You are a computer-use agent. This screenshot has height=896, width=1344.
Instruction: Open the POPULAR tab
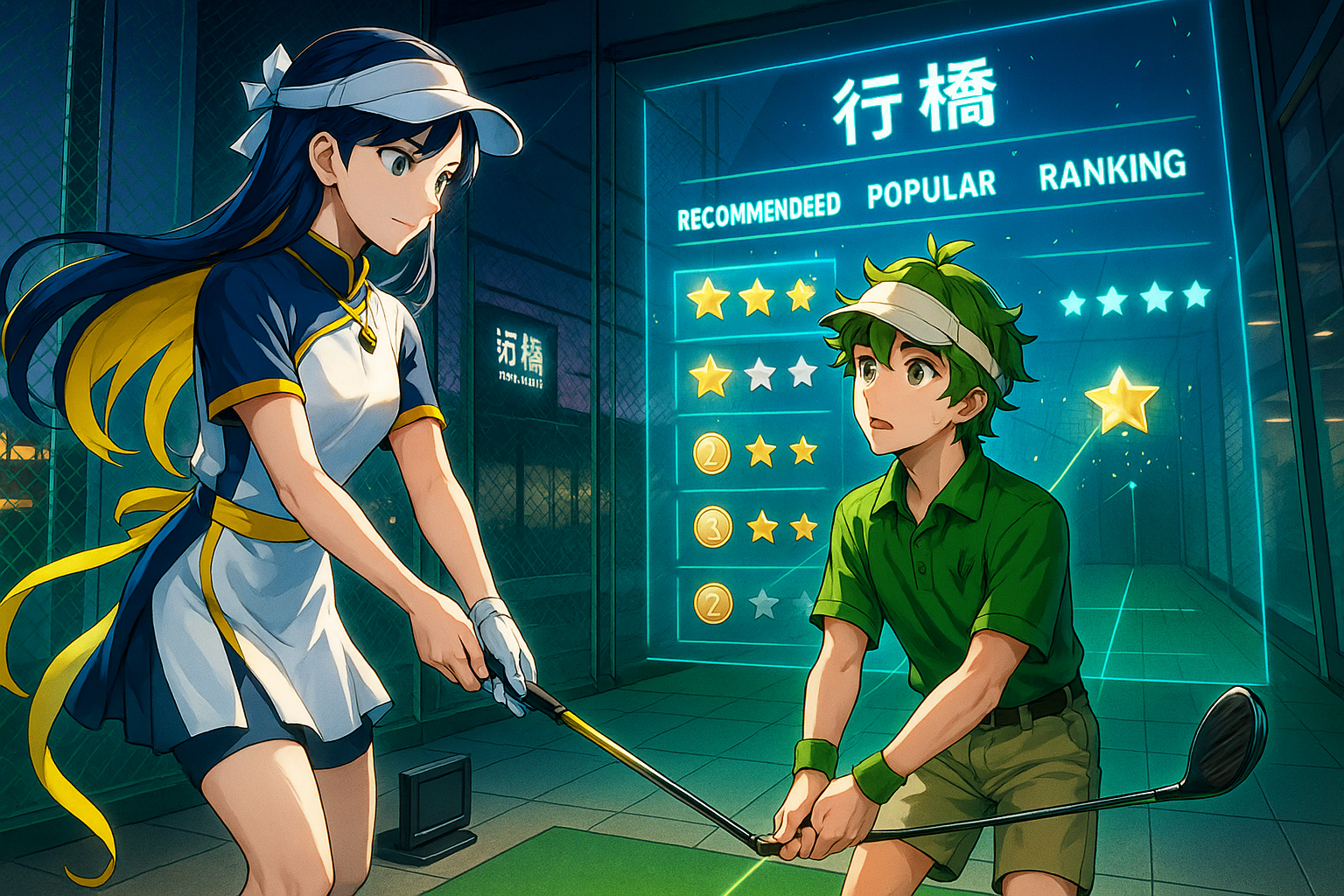(x=931, y=188)
